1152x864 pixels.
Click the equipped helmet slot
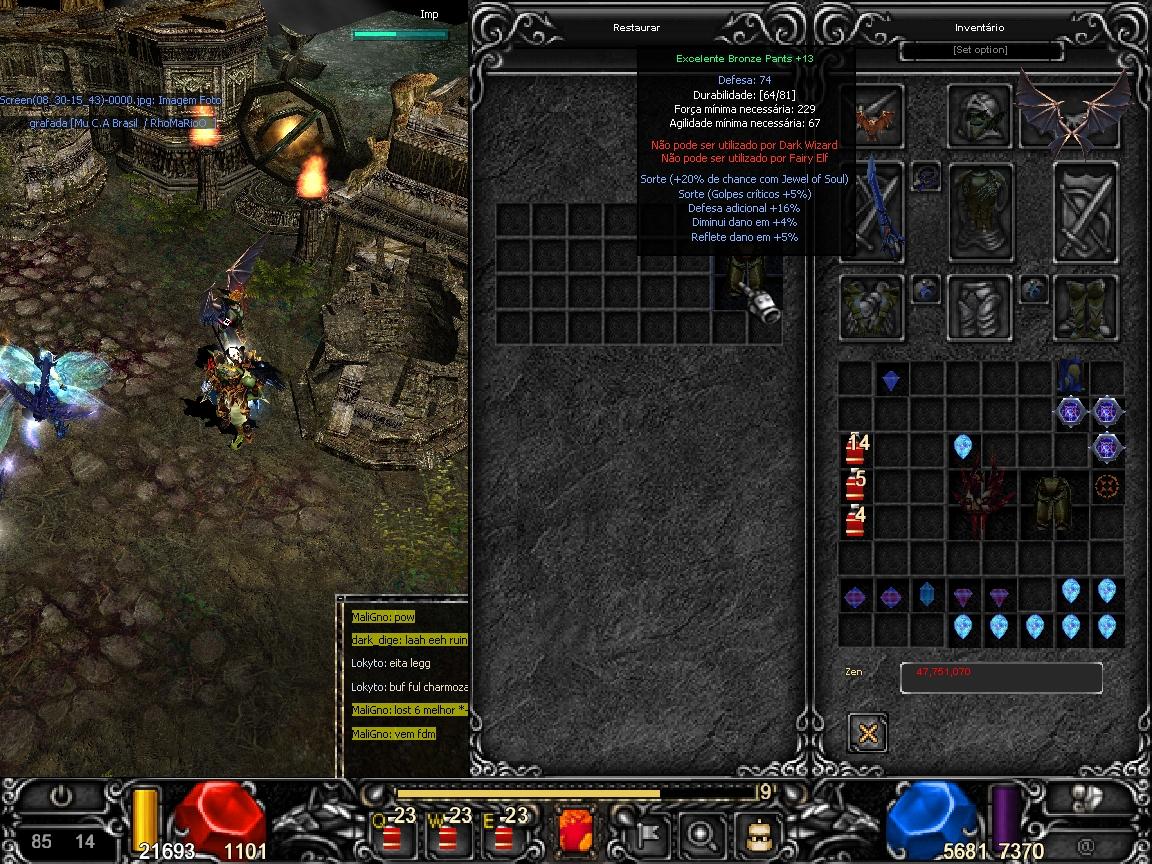(x=979, y=116)
